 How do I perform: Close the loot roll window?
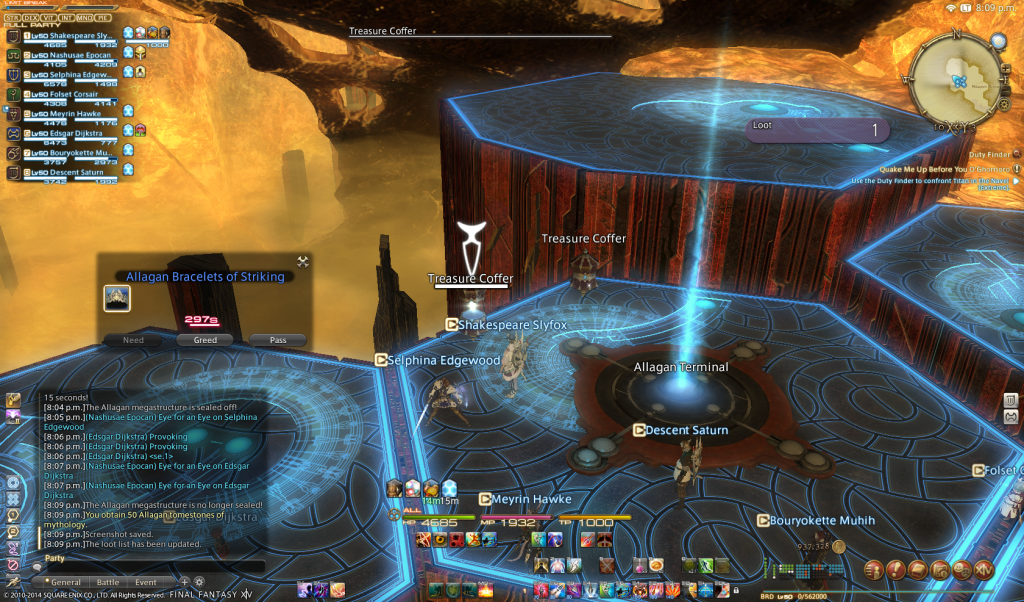point(303,262)
